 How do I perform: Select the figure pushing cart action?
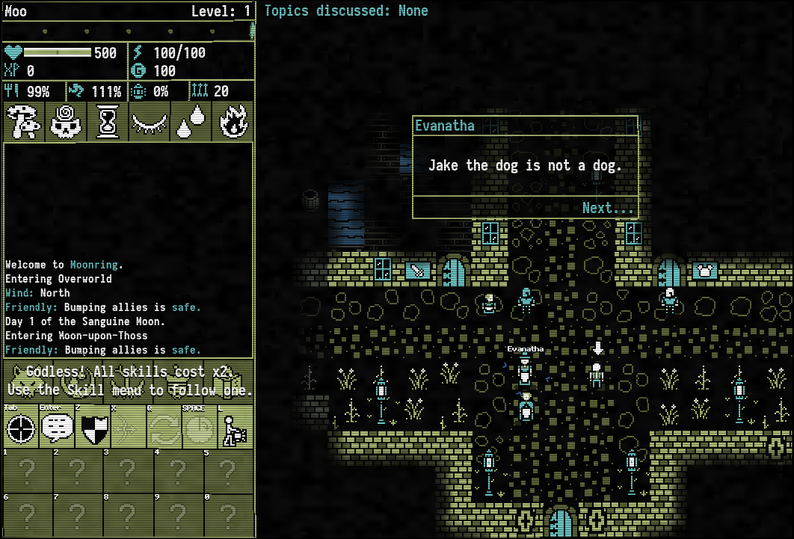coord(235,429)
